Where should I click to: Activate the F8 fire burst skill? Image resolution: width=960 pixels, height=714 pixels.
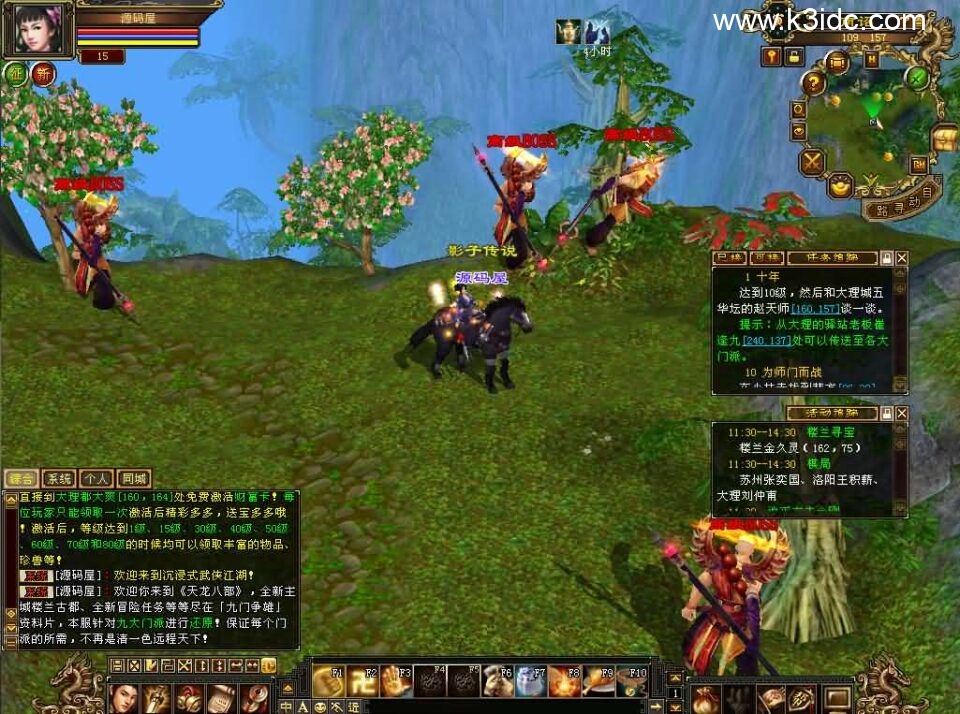(563, 682)
